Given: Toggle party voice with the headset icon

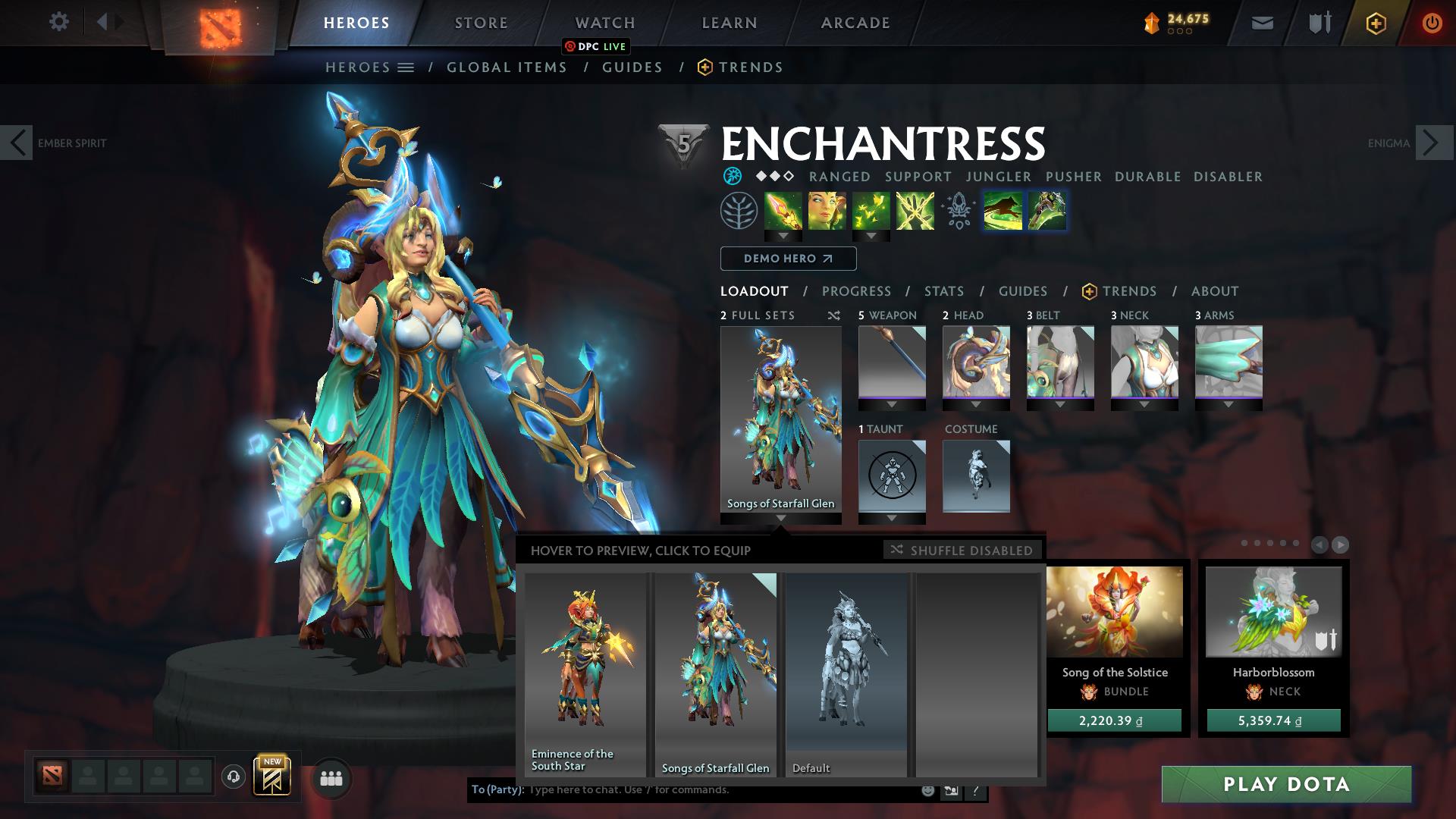Looking at the screenshot, I should coord(233,778).
